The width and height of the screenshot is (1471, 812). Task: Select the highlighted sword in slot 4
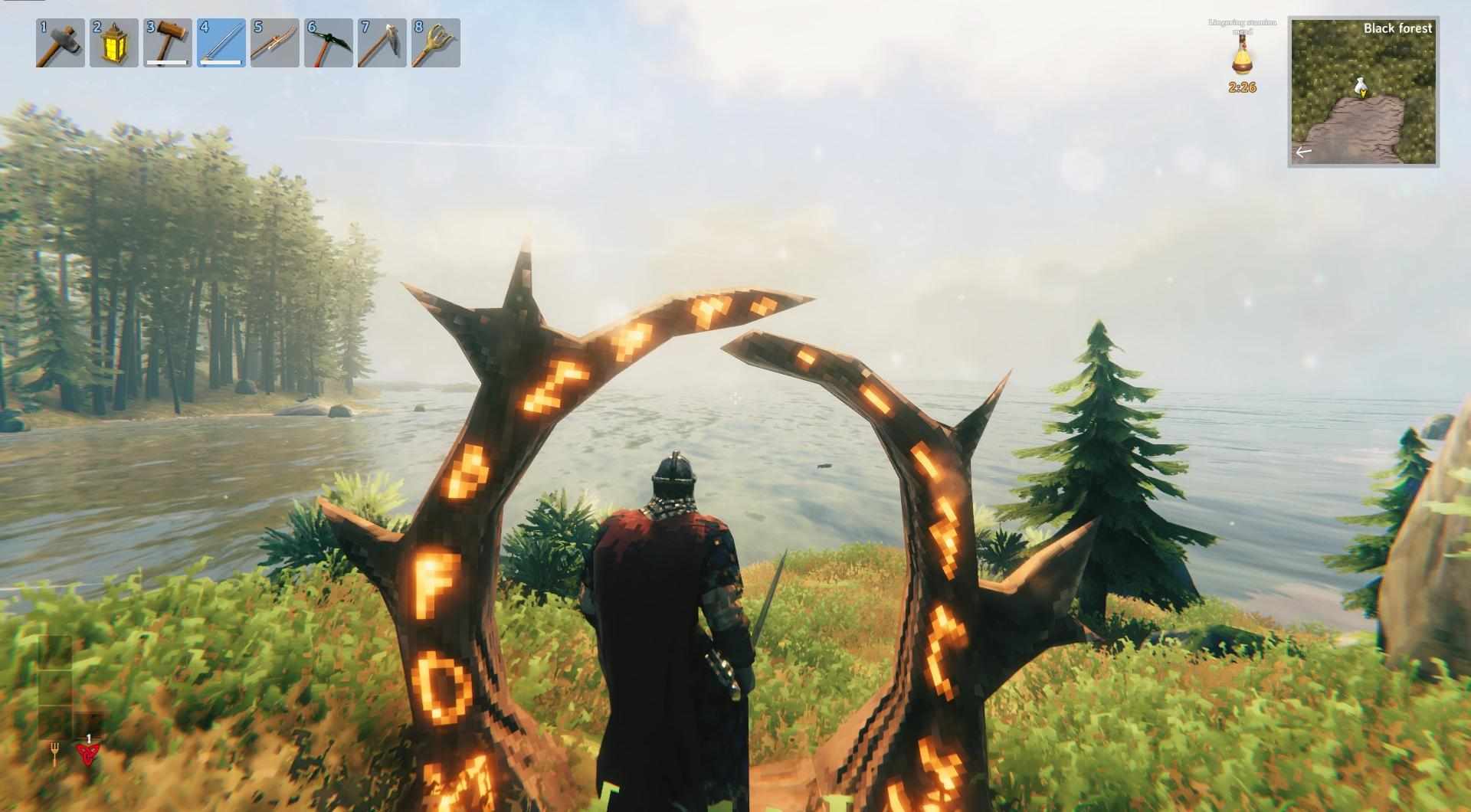[221, 43]
